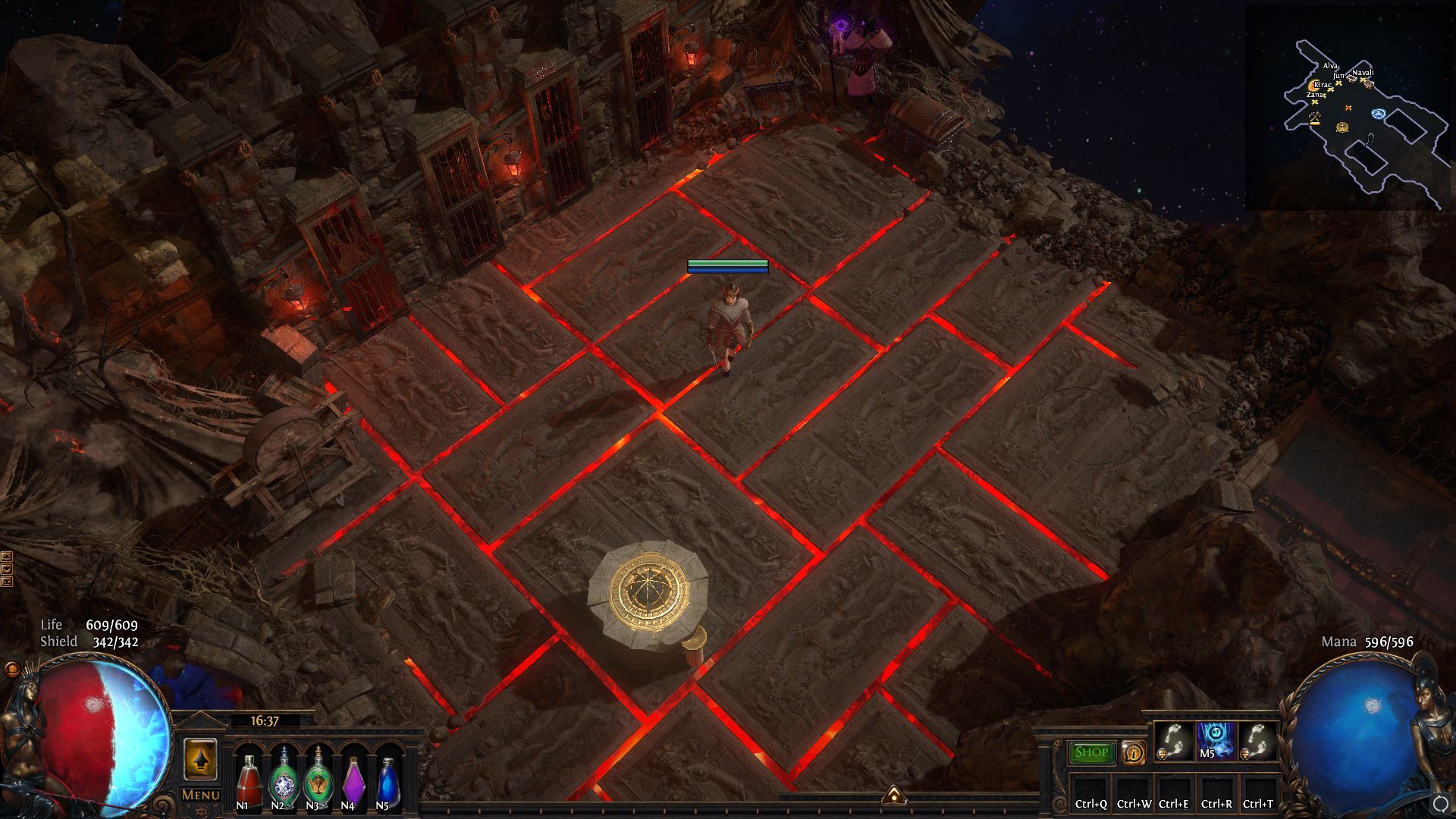Open the Menu button
The width and height of the screenshot is (1456, 819).
(201, 795)
